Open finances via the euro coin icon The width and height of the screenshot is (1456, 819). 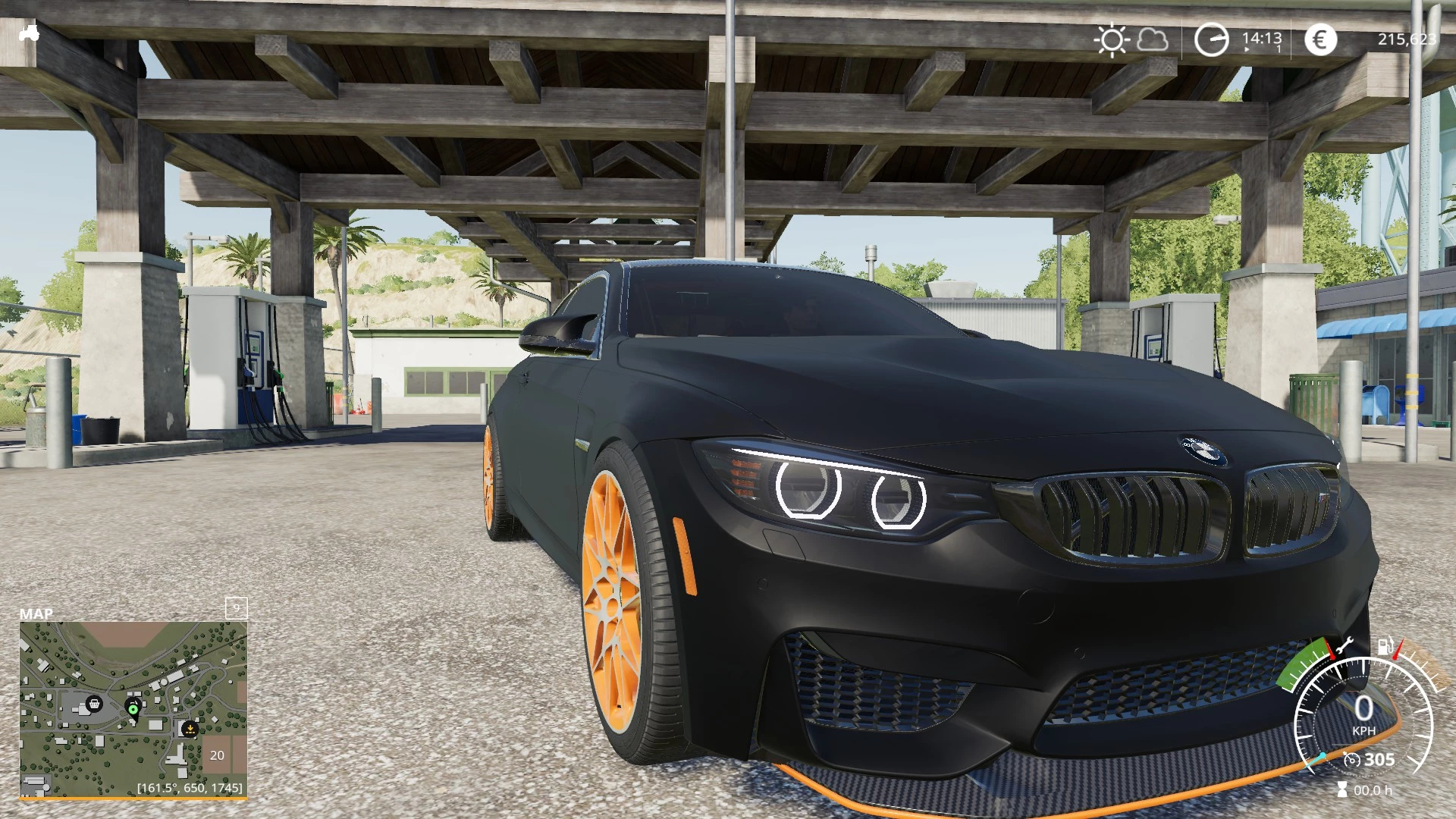click(1319, 40)
